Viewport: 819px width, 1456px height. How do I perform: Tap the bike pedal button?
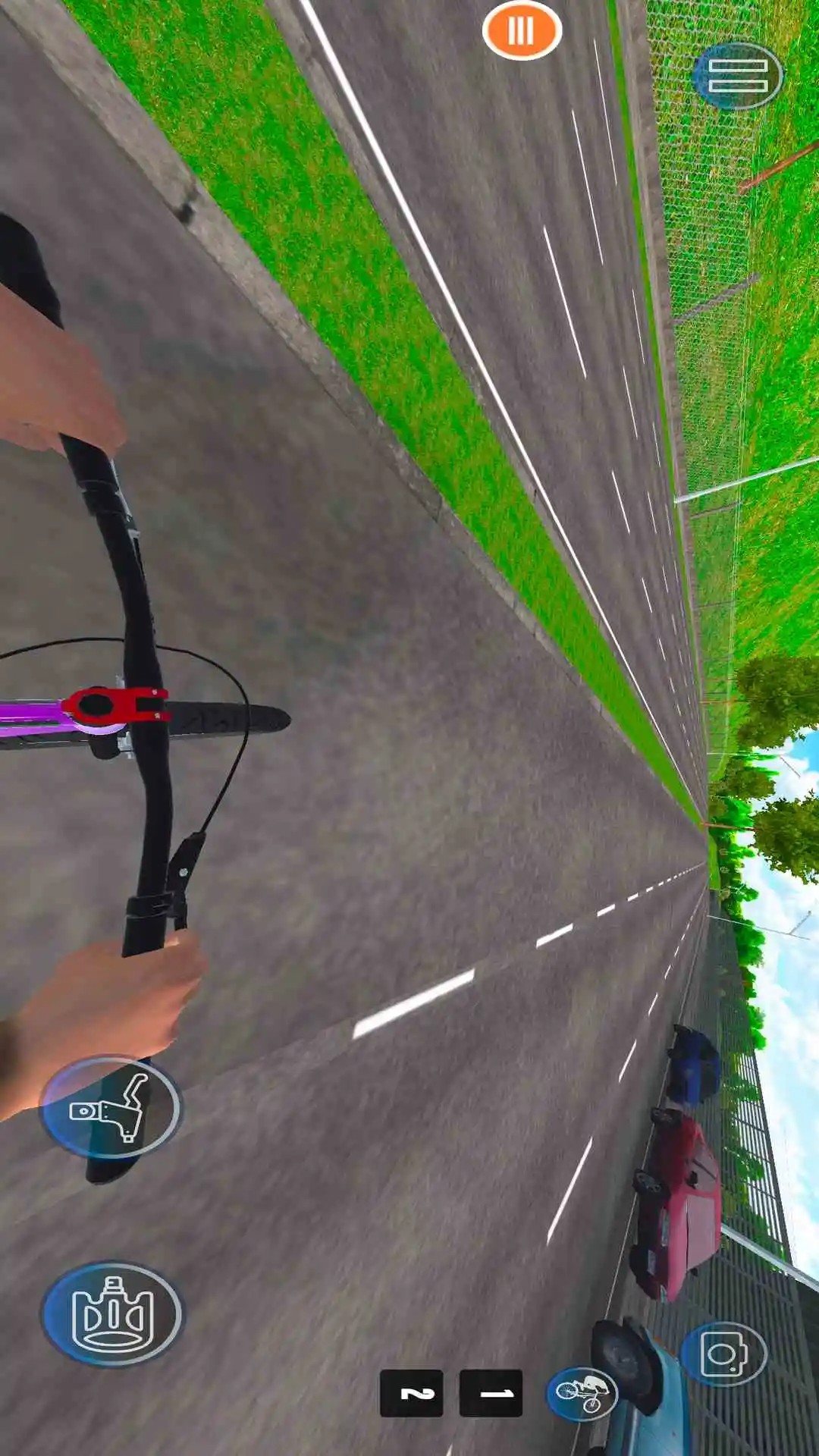click(x=112, y=1313)
